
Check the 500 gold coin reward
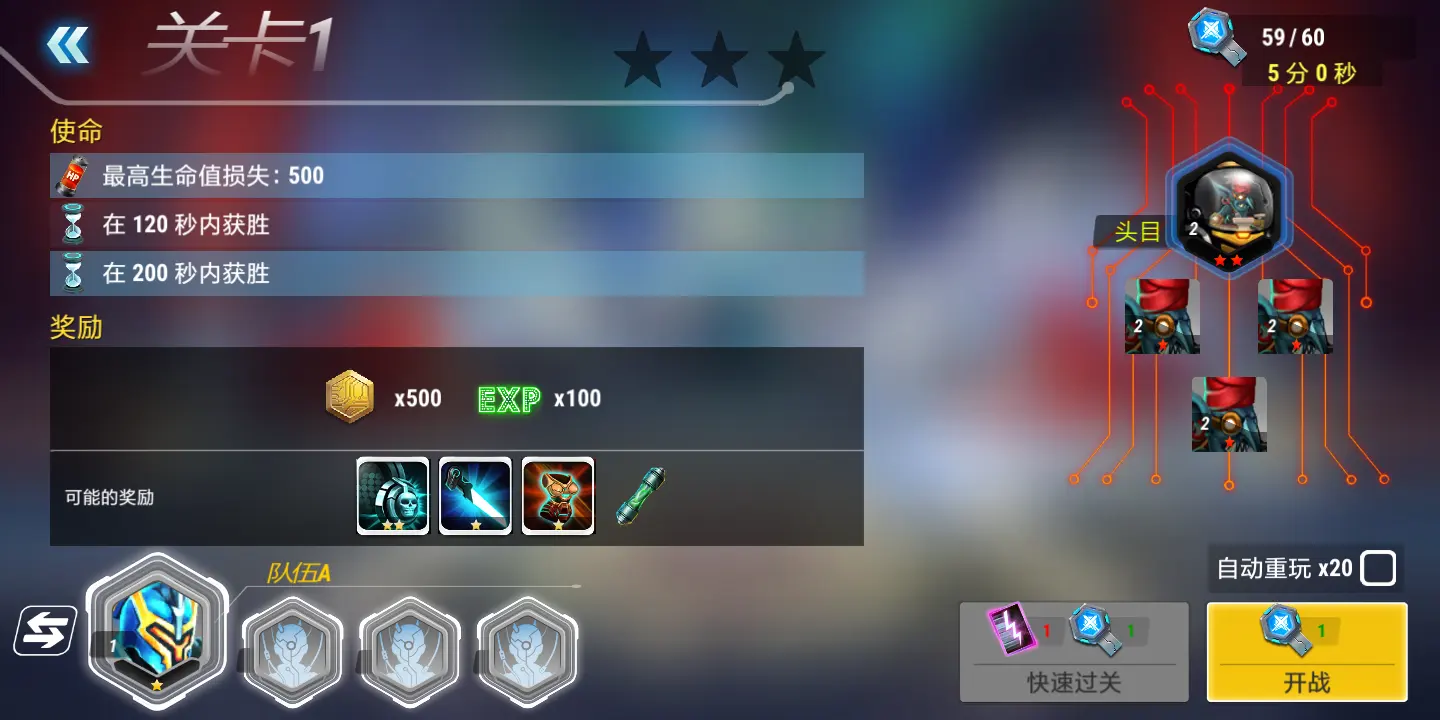pyautogui.click(x=350, y=398)
